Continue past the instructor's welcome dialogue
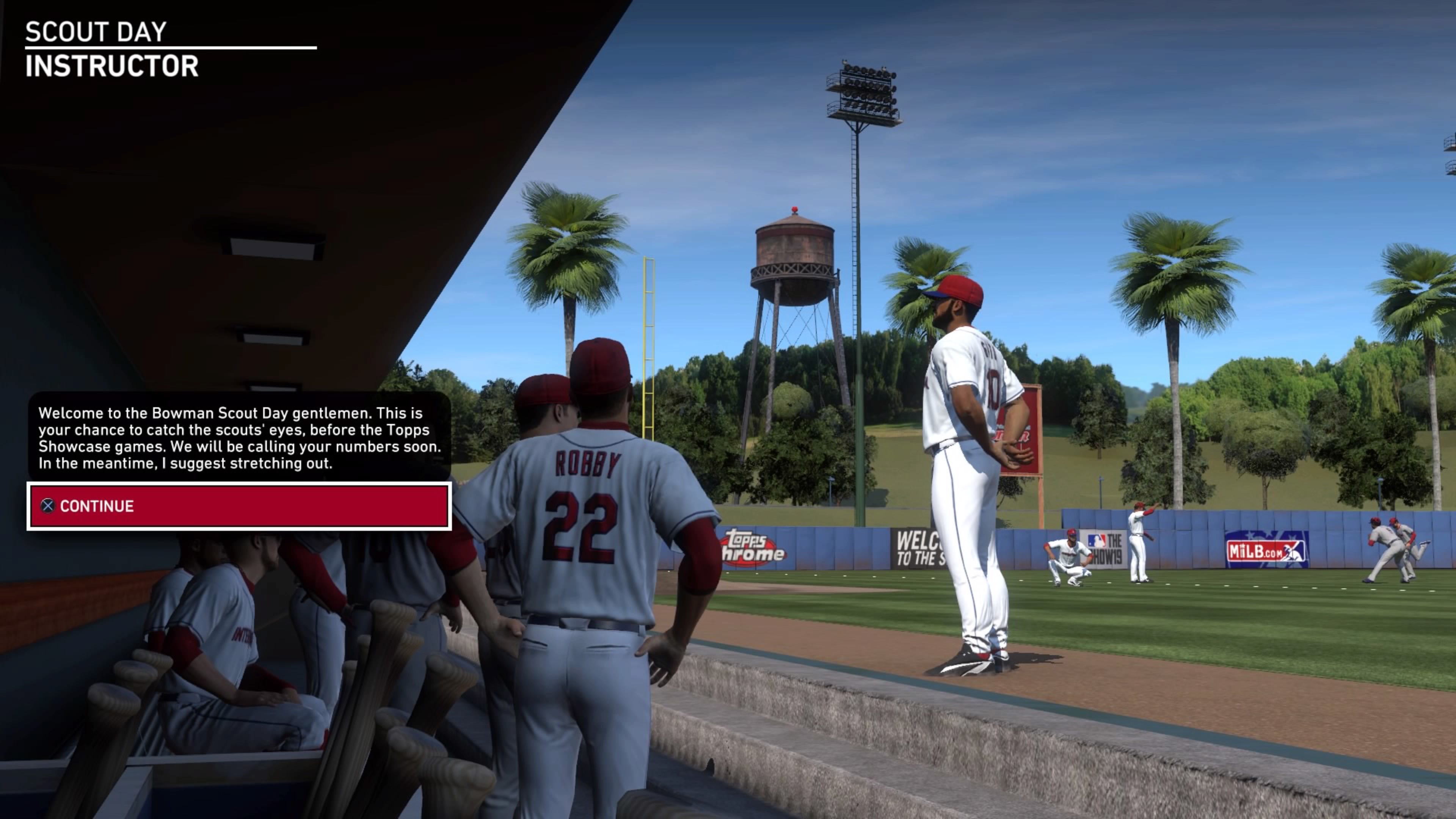The width and height of the screenshot is (1456, 819). click(x=238, y=507)
